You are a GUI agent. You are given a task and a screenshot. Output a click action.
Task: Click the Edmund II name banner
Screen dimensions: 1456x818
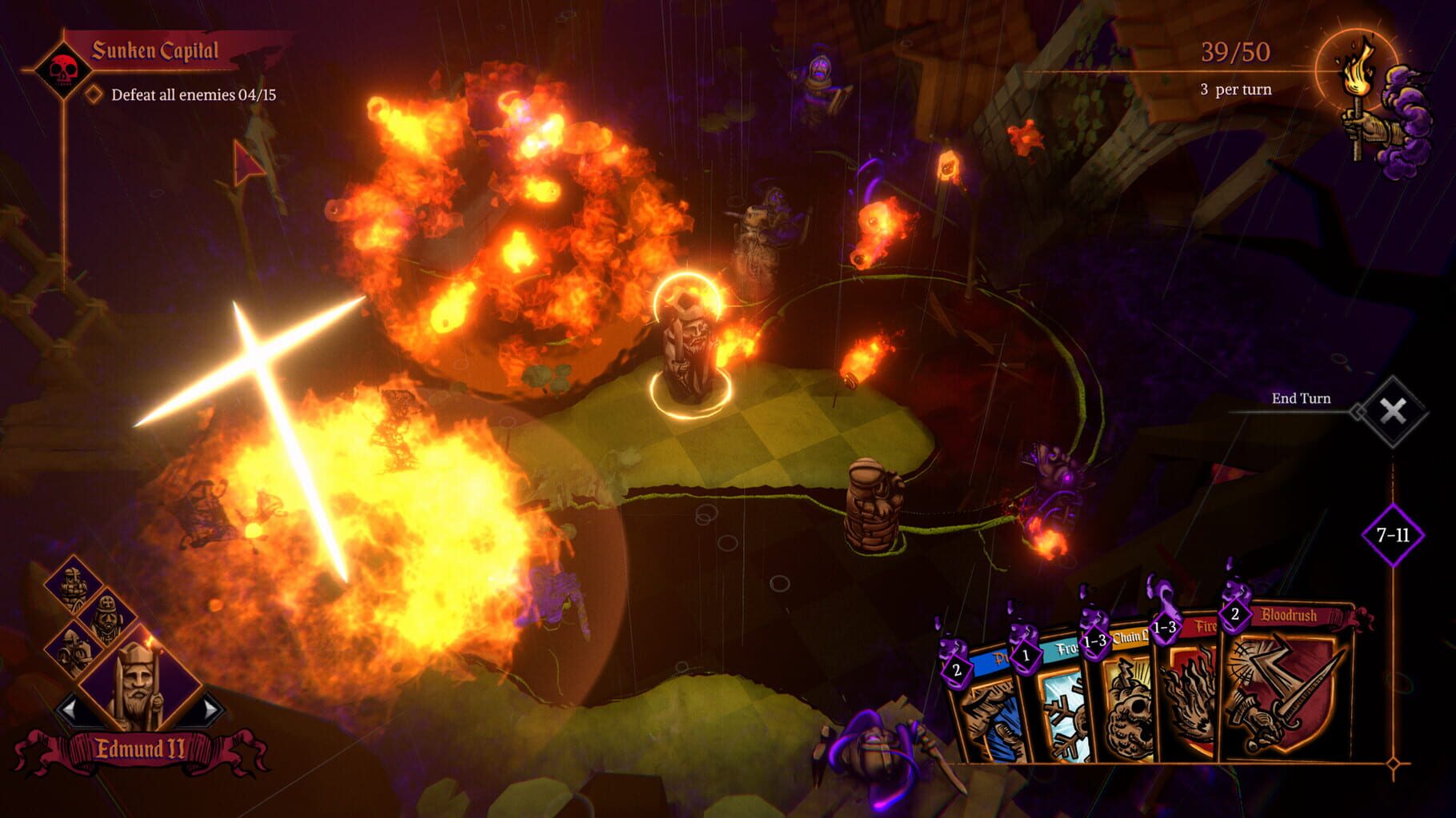(141, 748)
